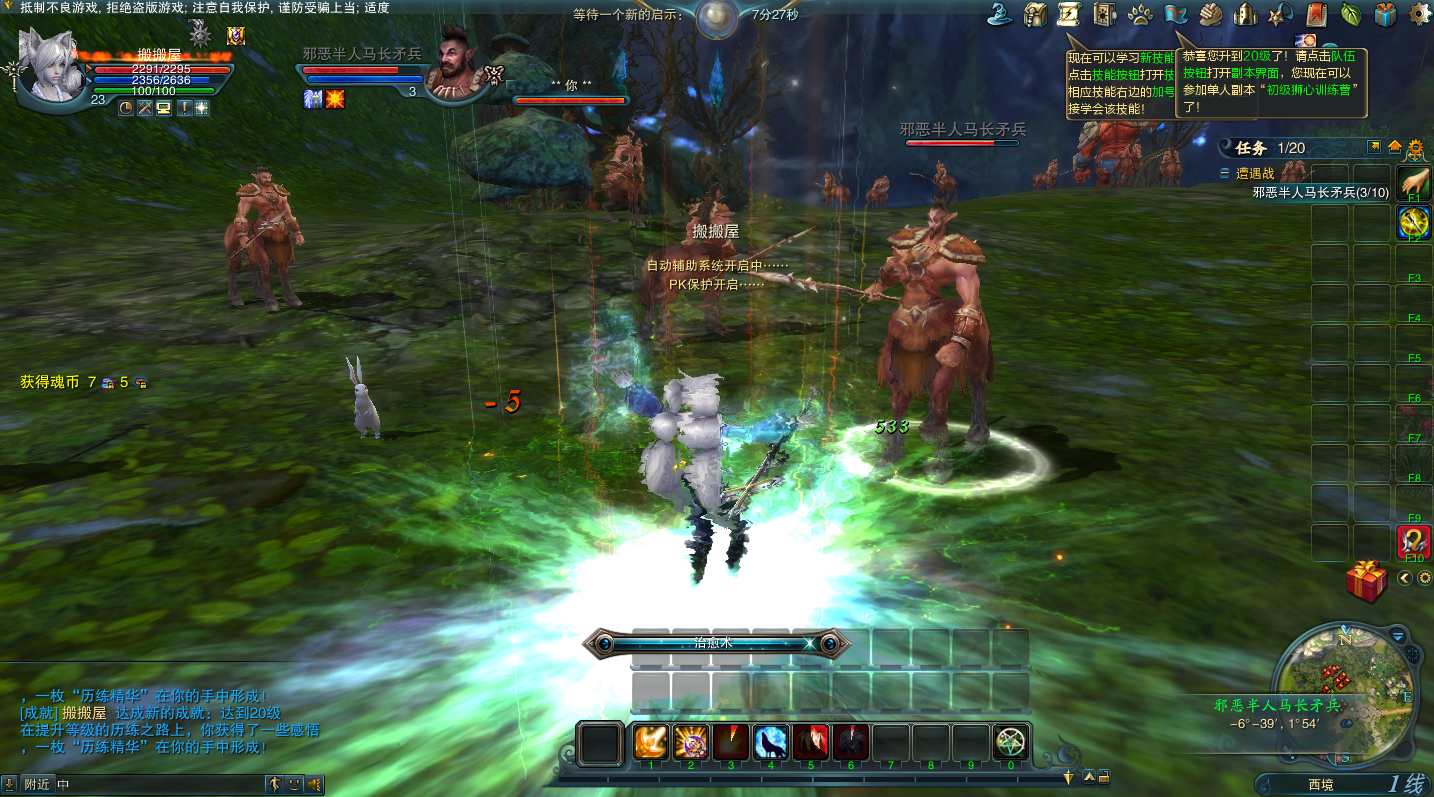This screenshot has width=1434, height=797.
Task: Open the backpack inventory icon
Action: (1035, 14)
